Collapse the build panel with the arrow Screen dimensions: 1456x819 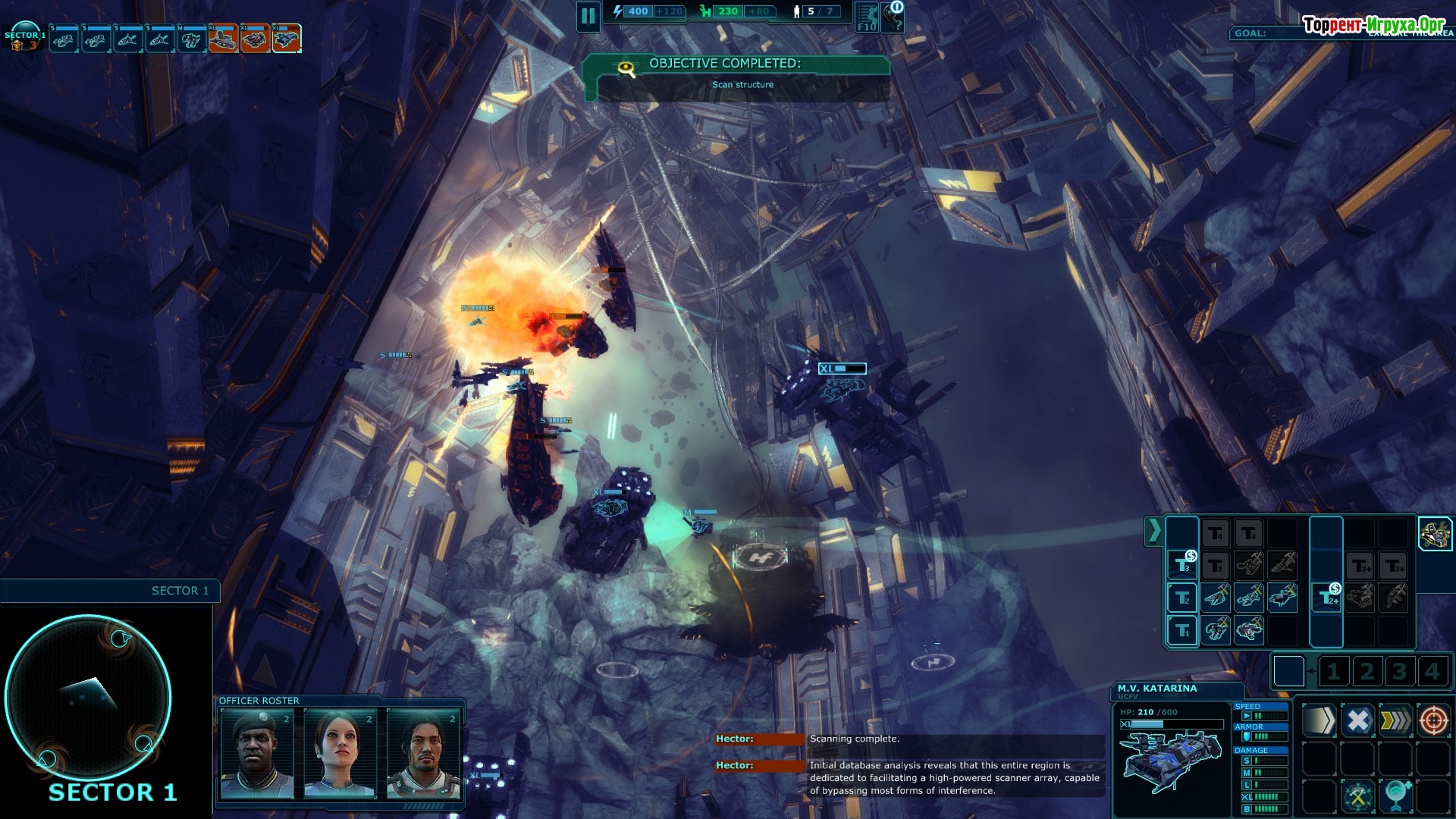tap(1153, 531)
